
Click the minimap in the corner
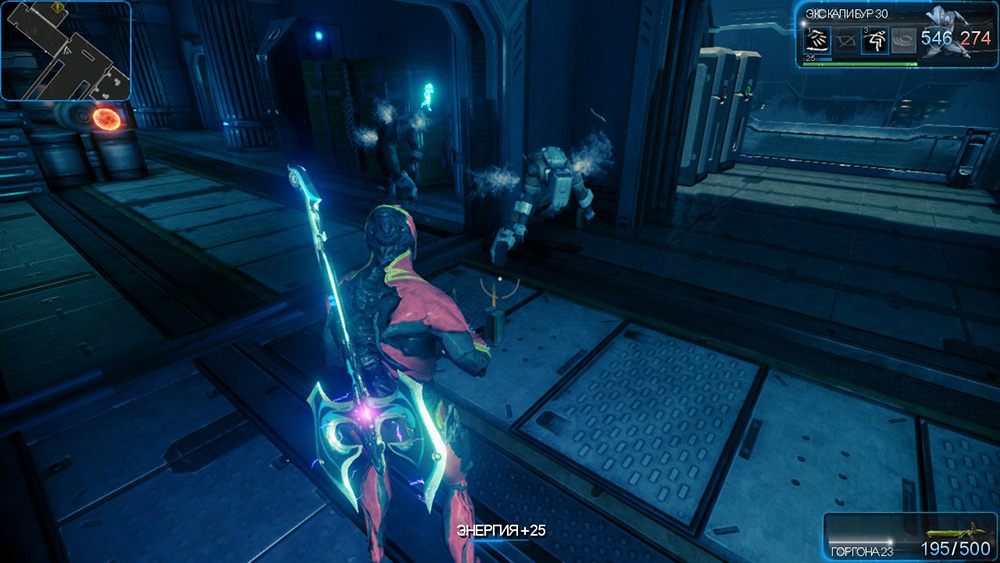66,50
